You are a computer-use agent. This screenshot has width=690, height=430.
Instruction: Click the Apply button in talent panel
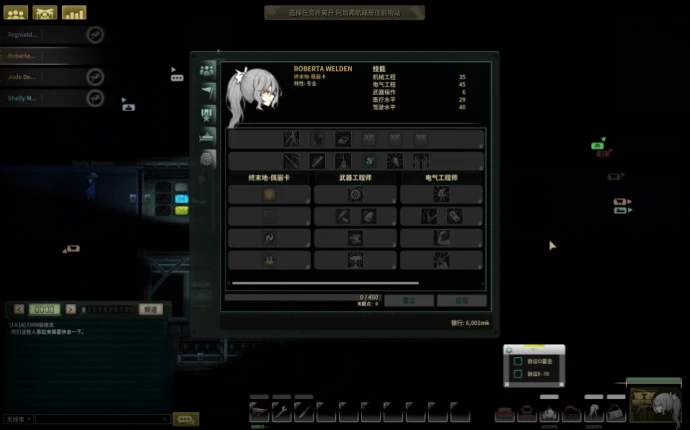462,300
